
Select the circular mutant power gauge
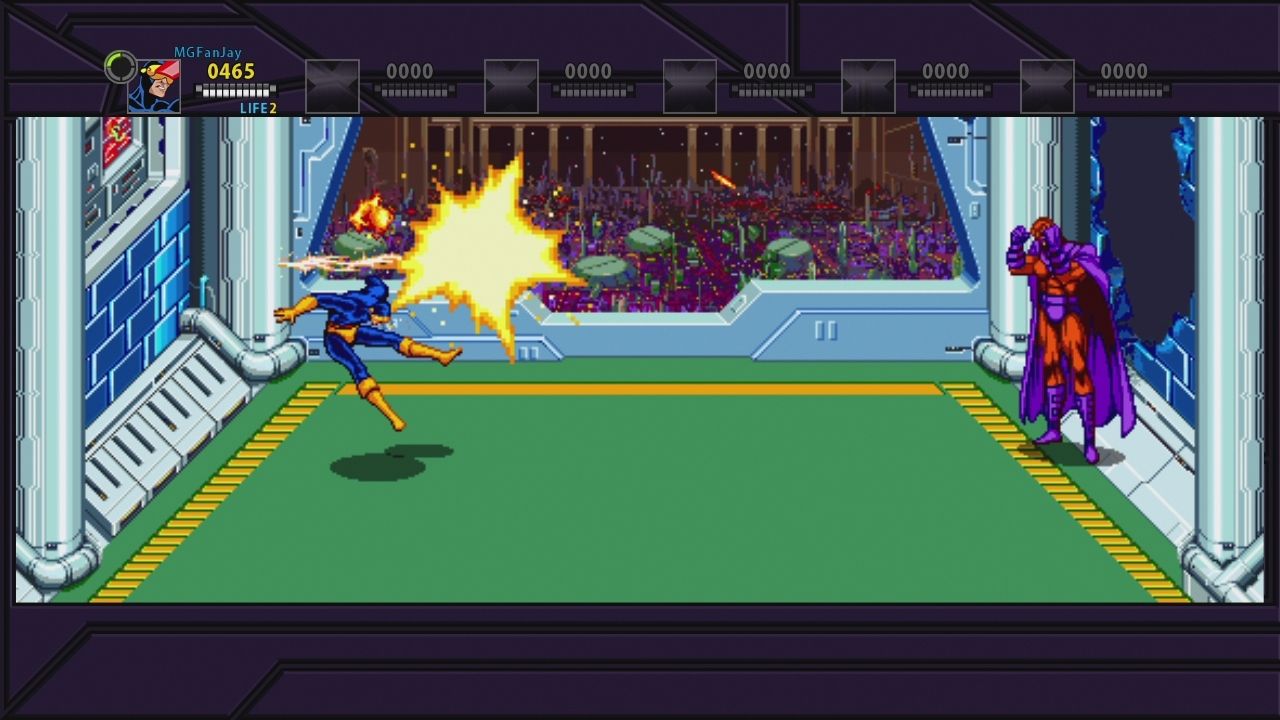120,67
